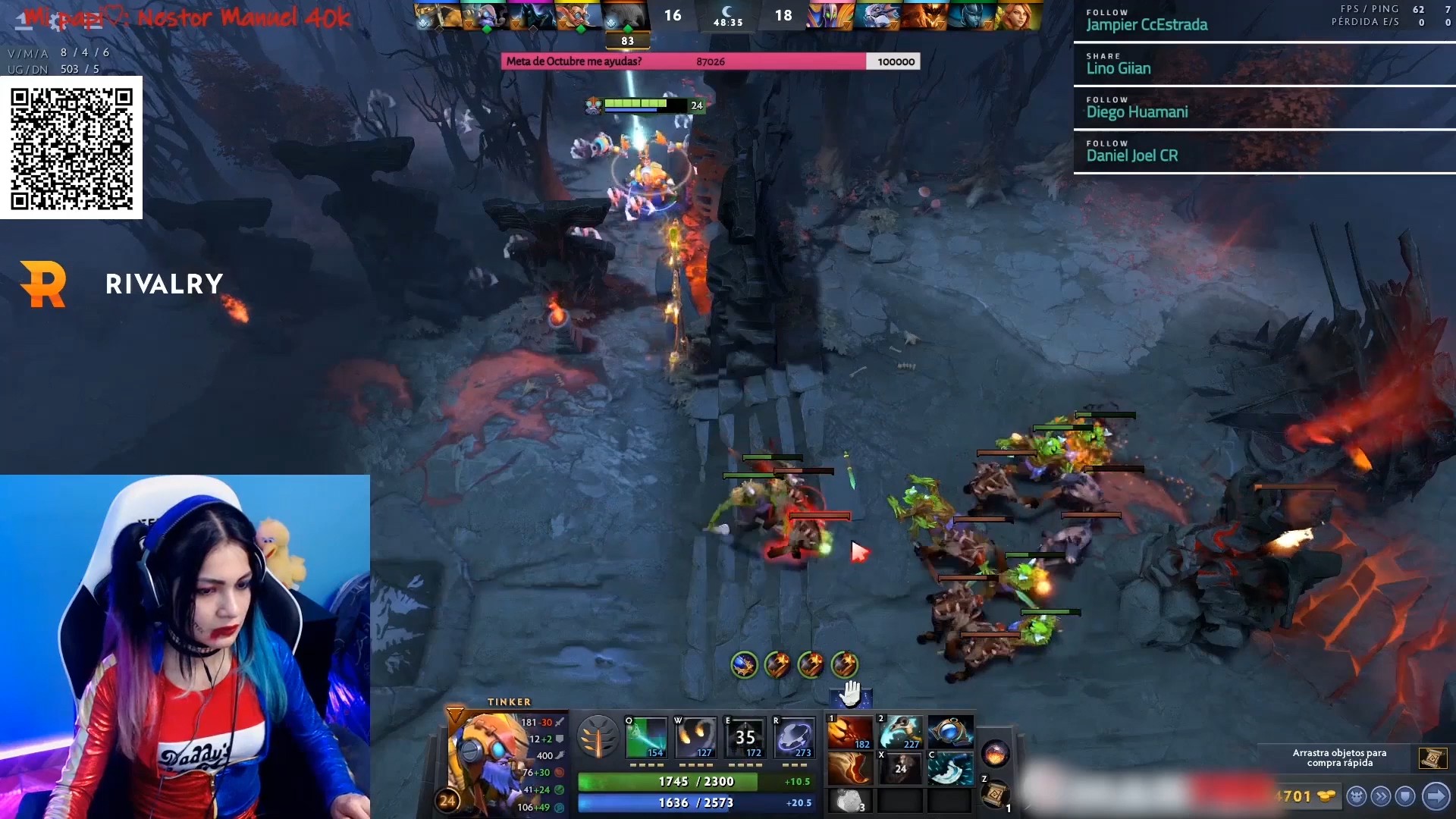This screenshot has height=819, width=1456.
Task: Cast Tinker's Laser ability
Action: click(646, 736)
